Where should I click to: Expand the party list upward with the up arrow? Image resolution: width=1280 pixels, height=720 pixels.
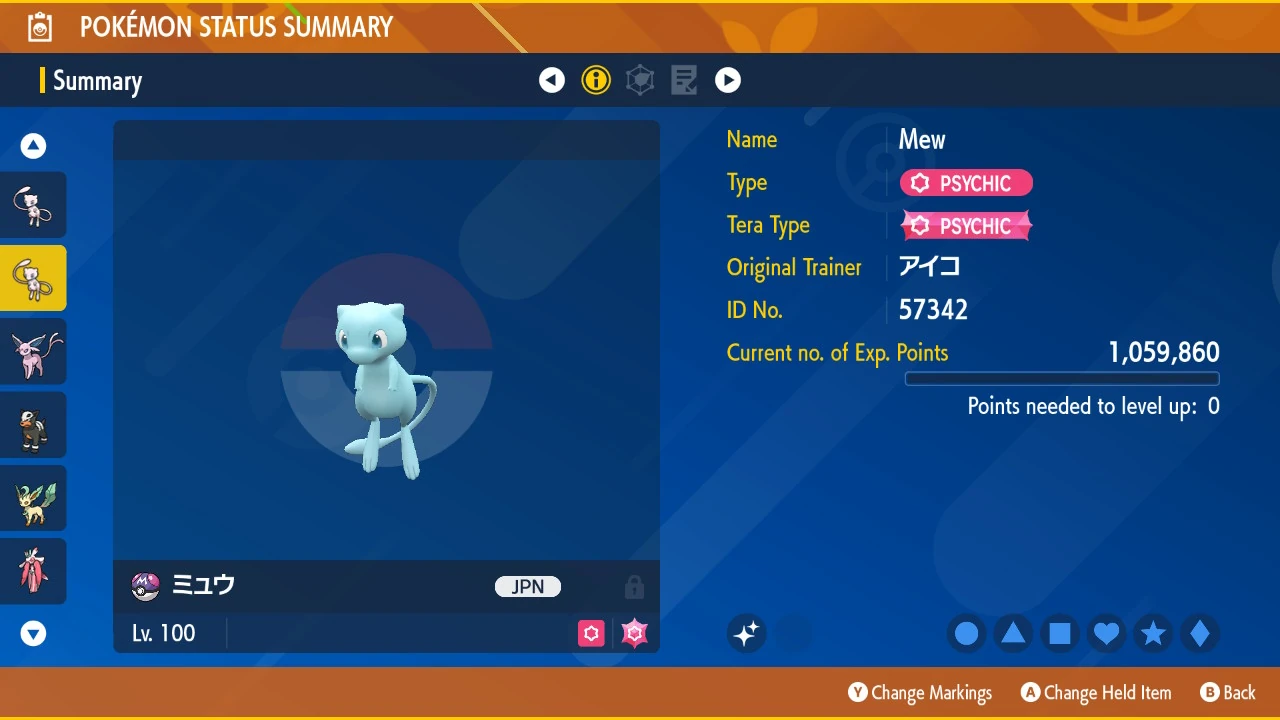point(33,145)
